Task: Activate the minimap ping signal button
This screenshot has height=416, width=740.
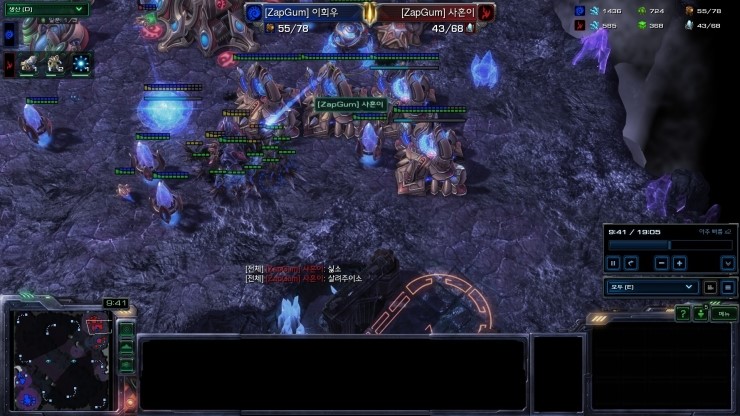Action: [126, 329]
